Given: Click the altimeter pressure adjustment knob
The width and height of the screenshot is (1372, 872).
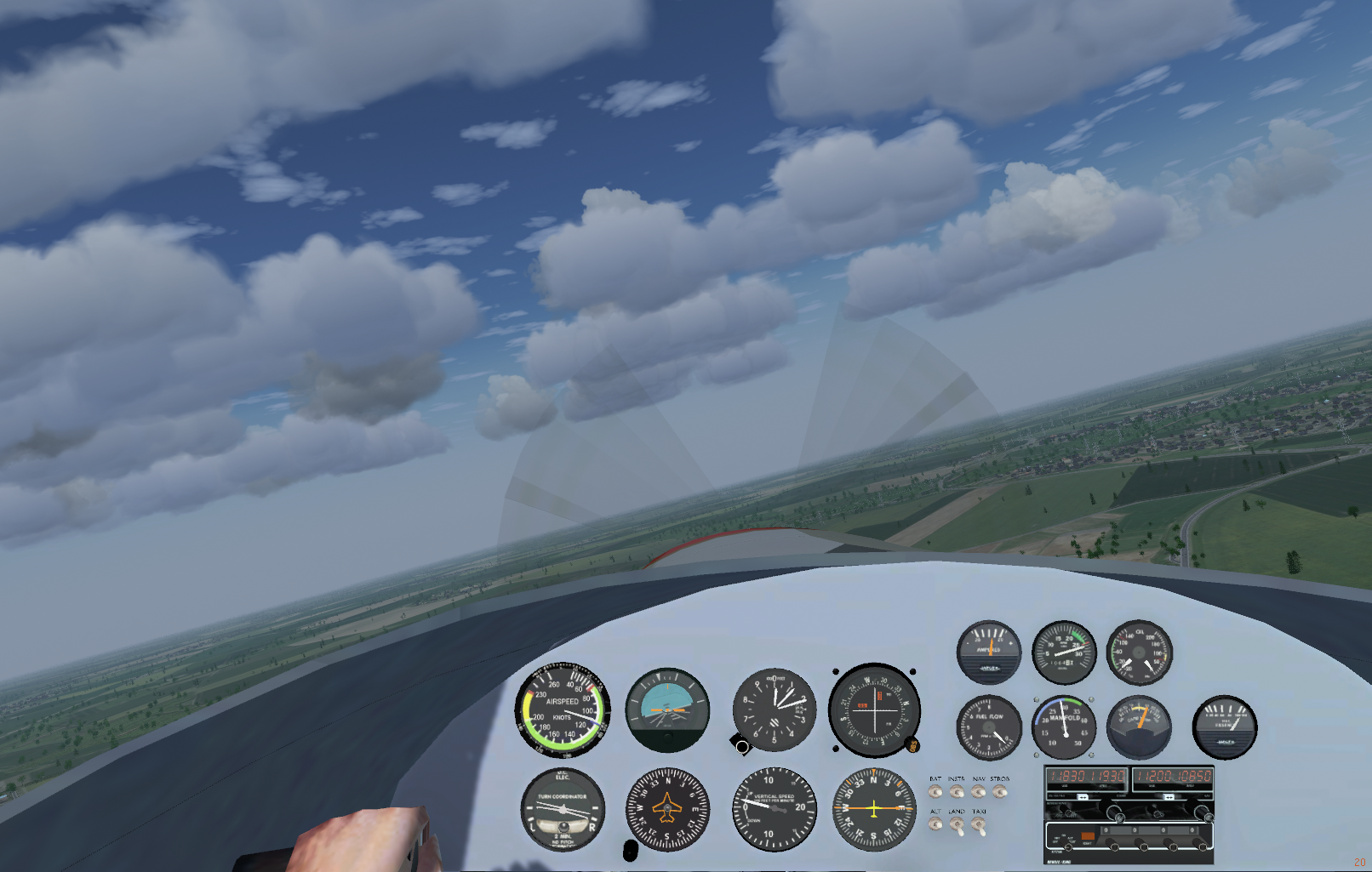Looking at the screenshot, I should pos(741,746).
